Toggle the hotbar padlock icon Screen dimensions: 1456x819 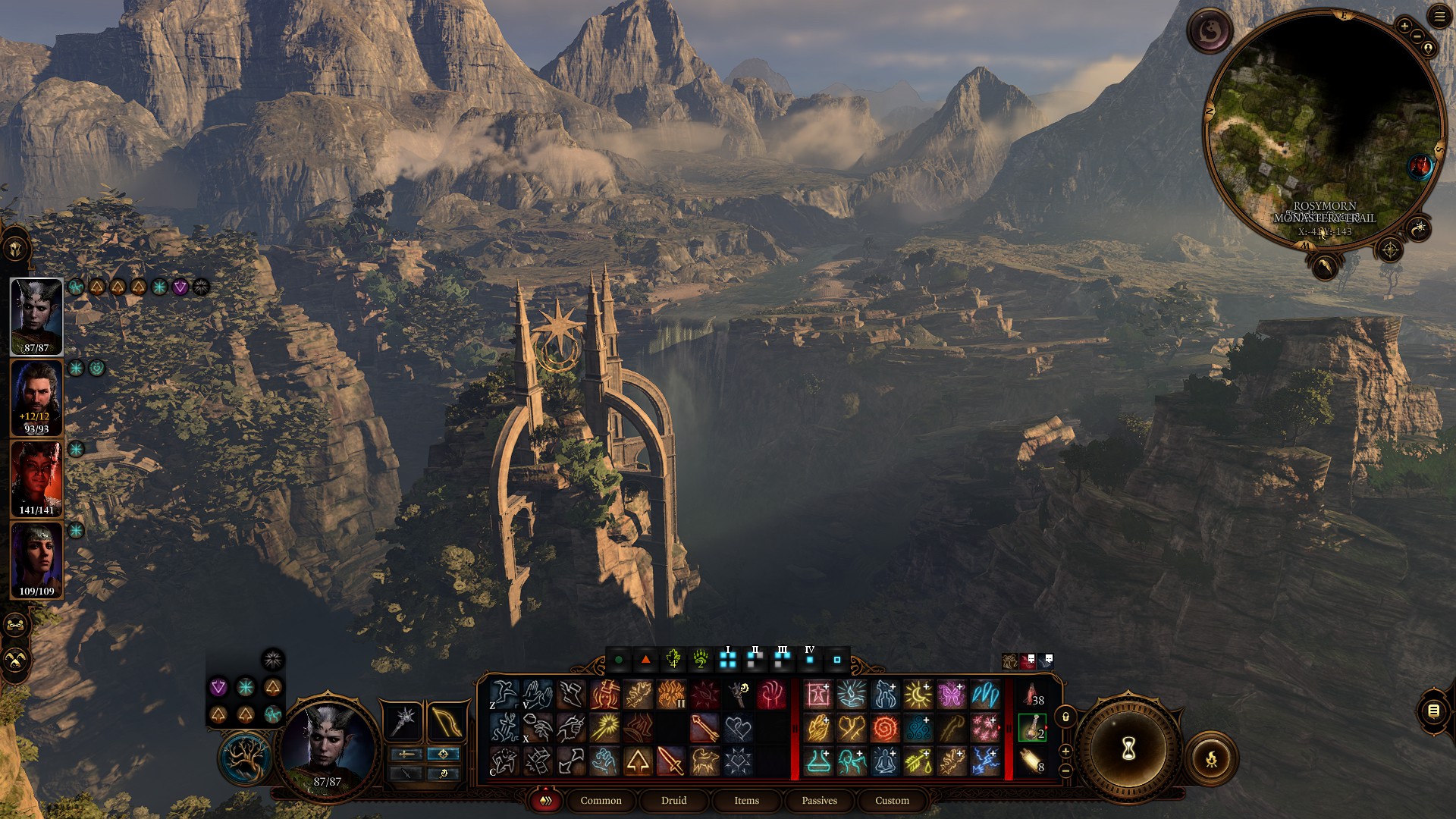[x=1065, y=717]
